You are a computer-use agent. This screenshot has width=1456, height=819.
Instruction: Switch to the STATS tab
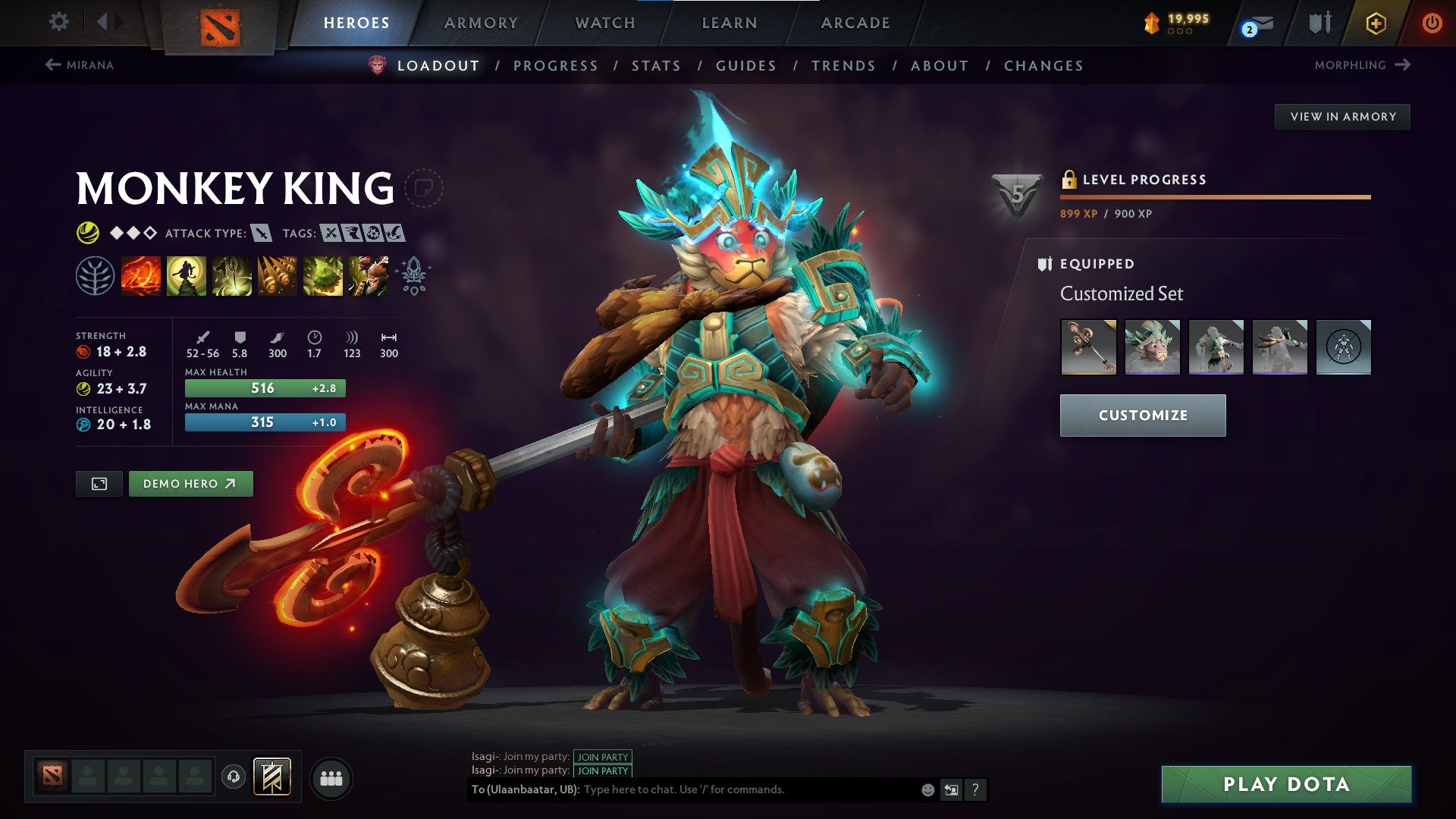[x=655, y=65]
